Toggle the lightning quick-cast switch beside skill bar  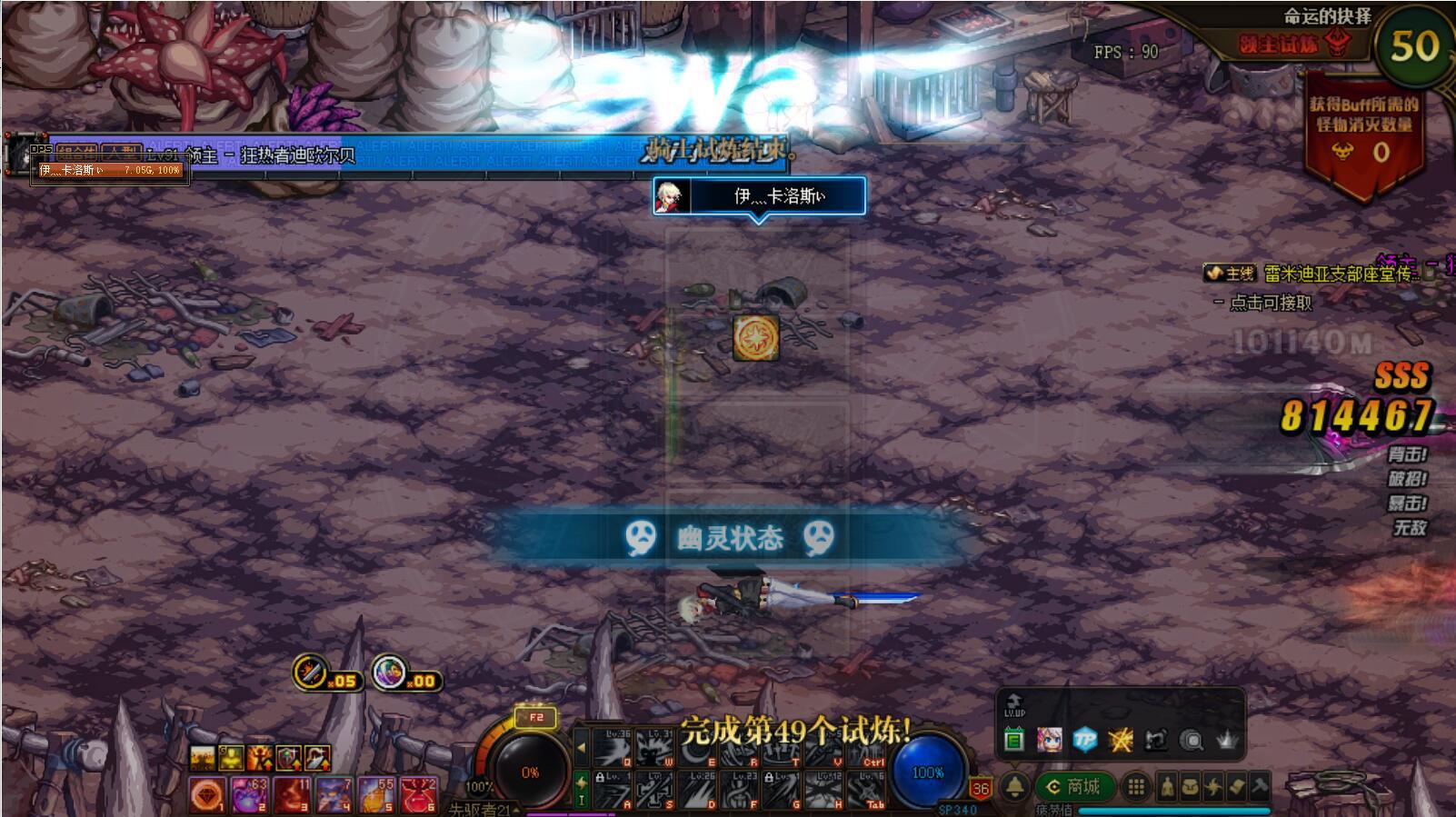(x=581, y=784)
